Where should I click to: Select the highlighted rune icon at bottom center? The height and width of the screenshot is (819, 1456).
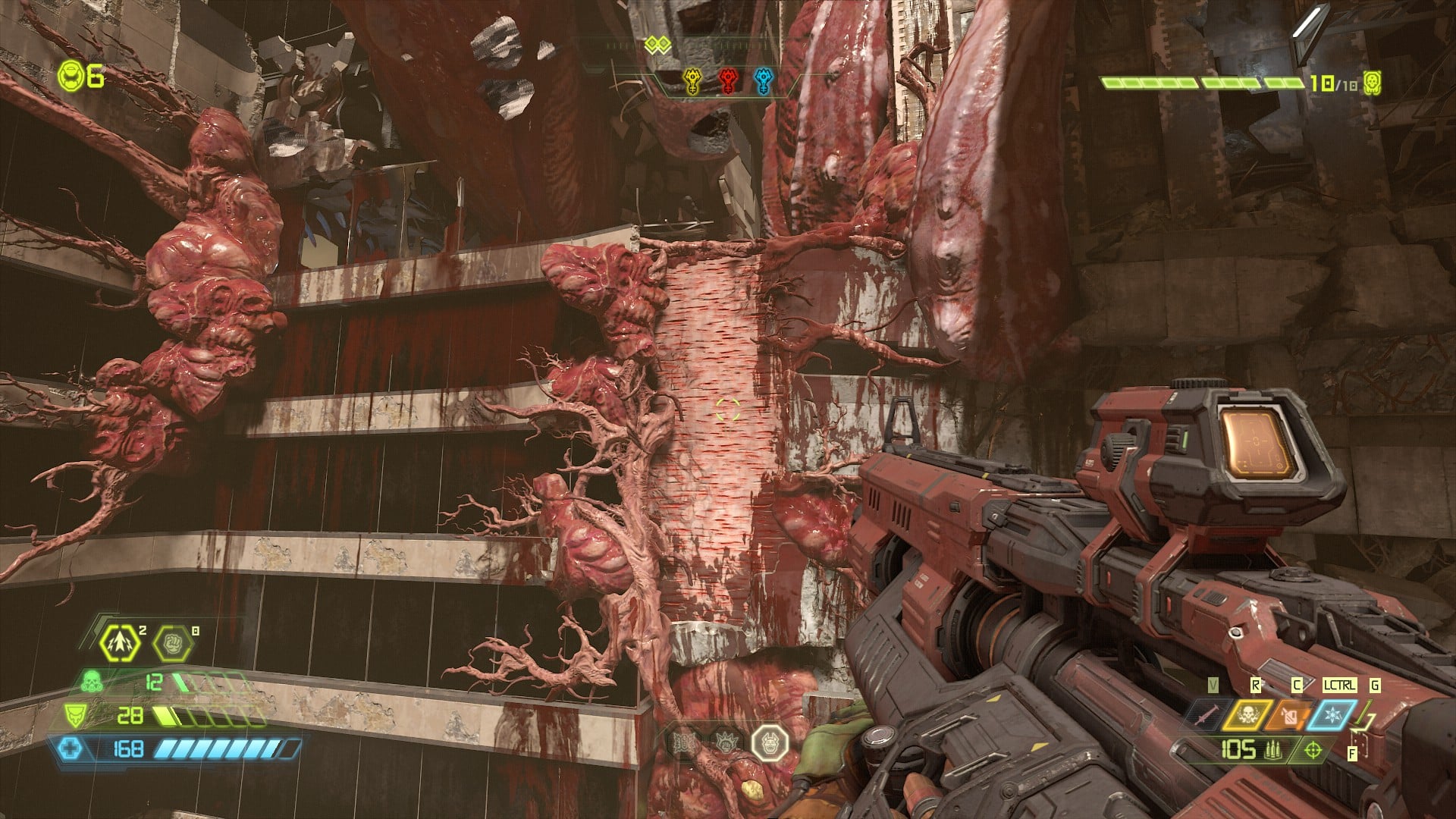[x=770, y=742]
